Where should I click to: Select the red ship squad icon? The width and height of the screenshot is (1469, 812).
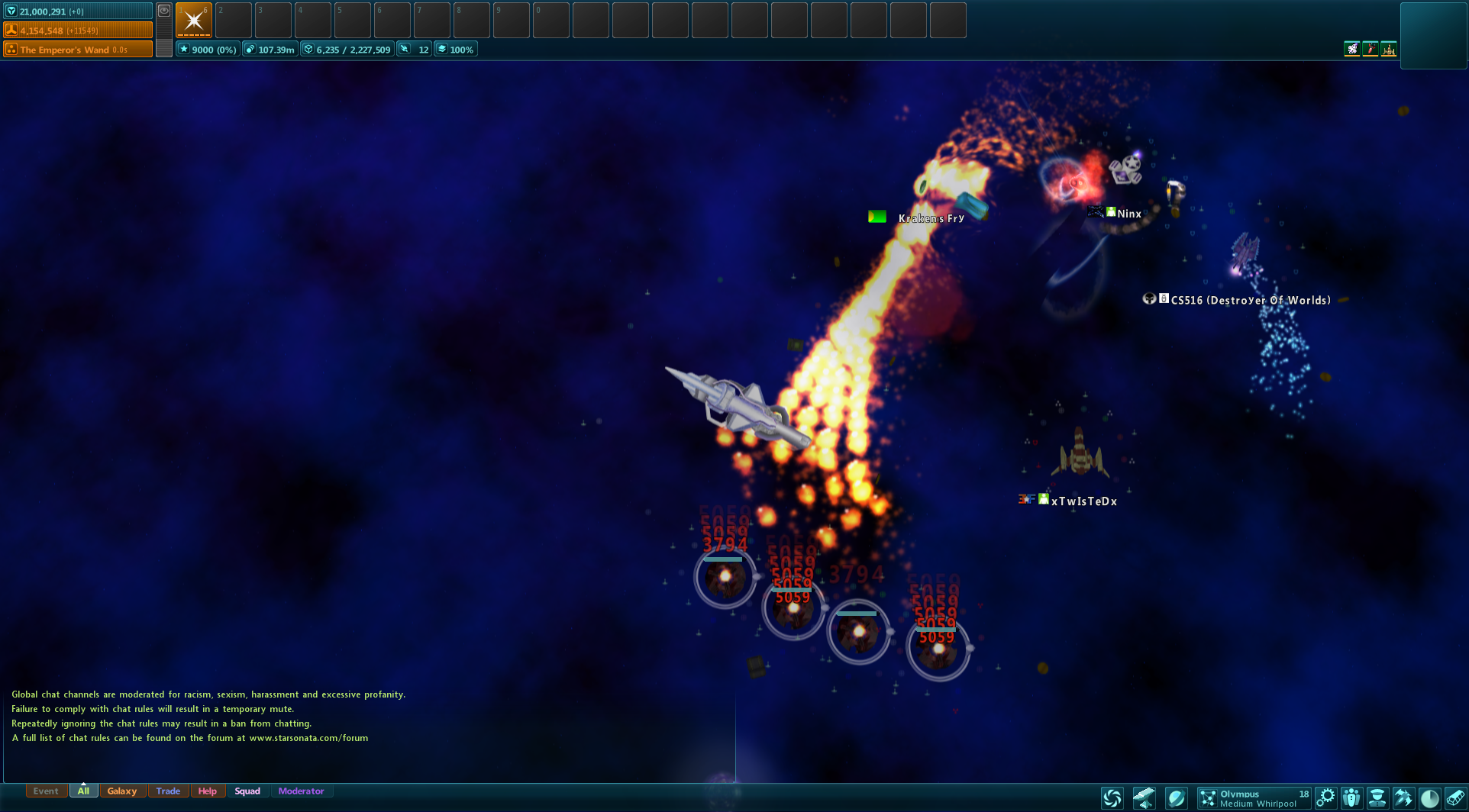(x=1371, y=50)
